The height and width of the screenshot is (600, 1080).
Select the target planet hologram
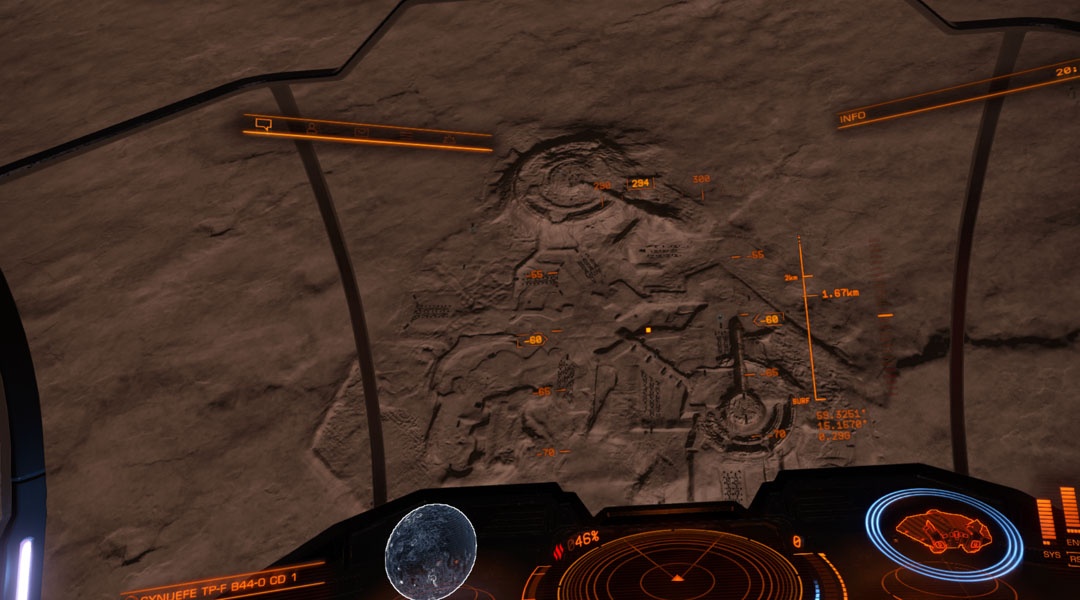pyautogui.click(x=430, y=551)
